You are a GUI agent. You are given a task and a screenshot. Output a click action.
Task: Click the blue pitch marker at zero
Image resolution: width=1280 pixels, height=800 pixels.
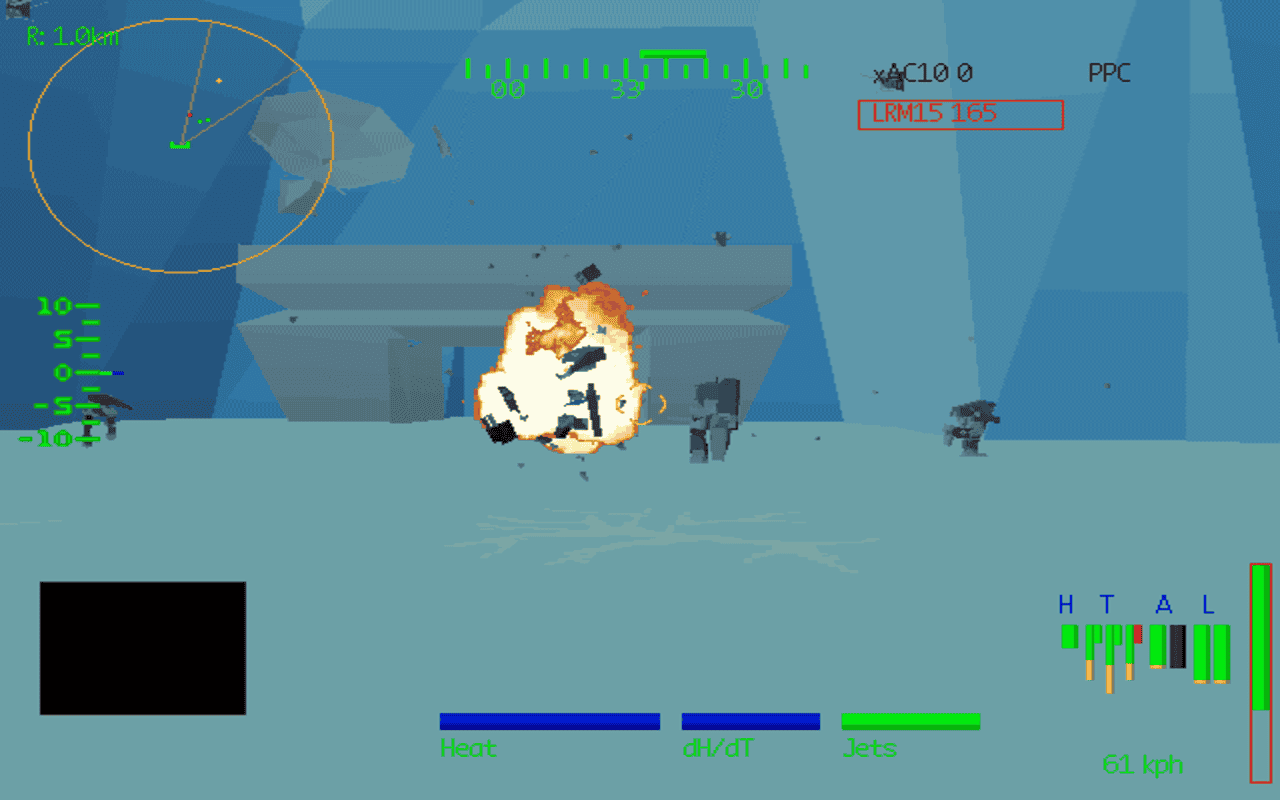pyautogui.click(x=117, y=372)
